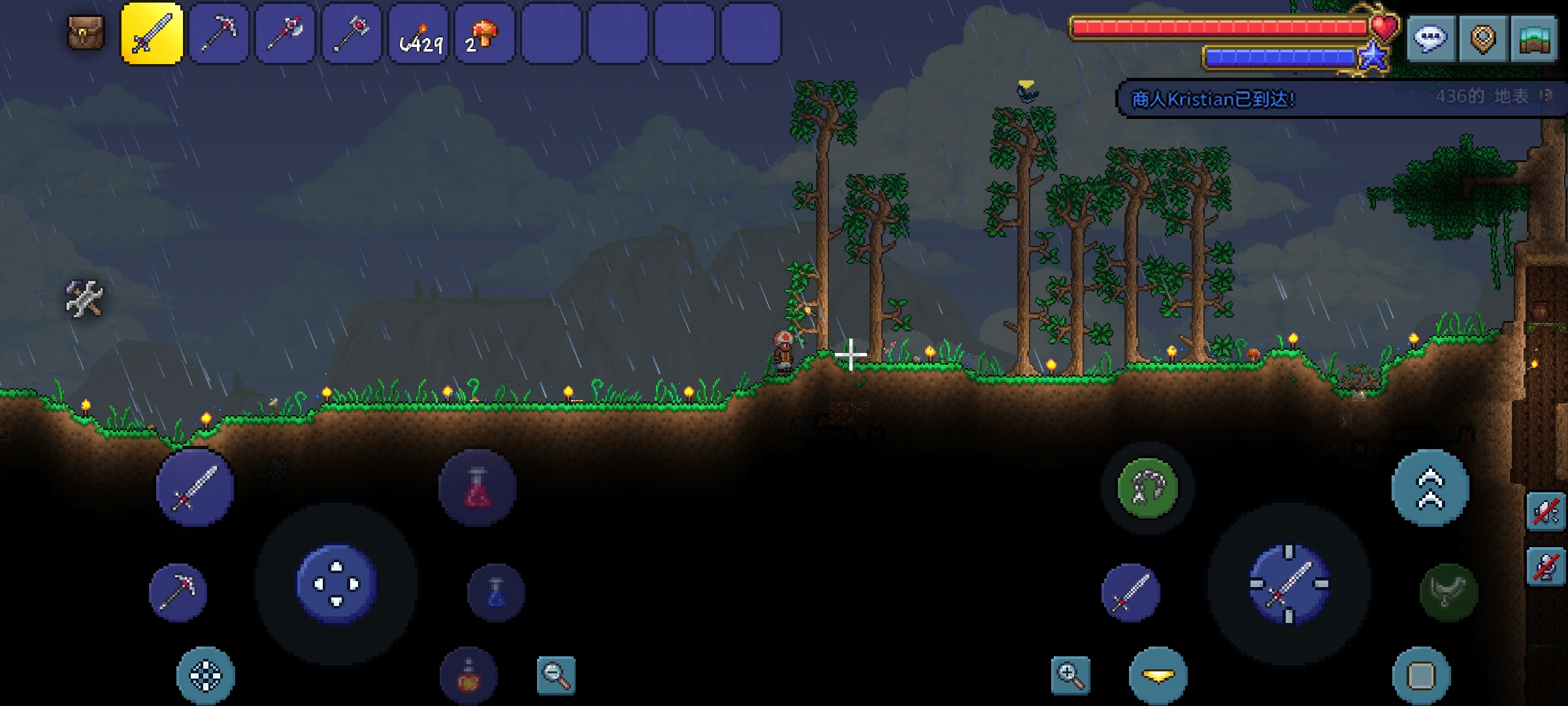Use the red healing potion button
Image resolution: width=1568 pixels, height=706 pixels.
click(478, 487)
